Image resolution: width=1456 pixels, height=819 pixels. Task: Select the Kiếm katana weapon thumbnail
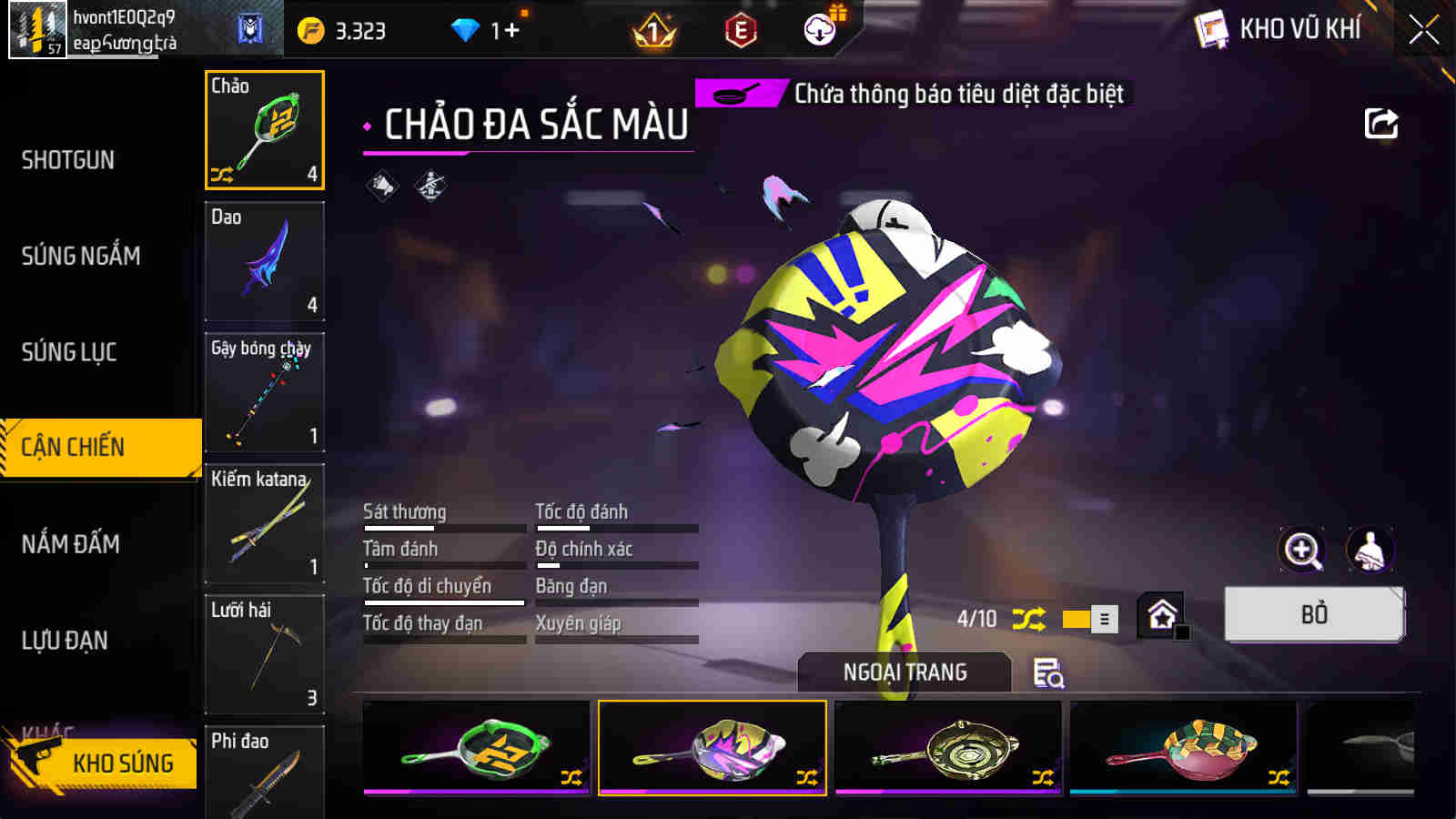point(265,524)
